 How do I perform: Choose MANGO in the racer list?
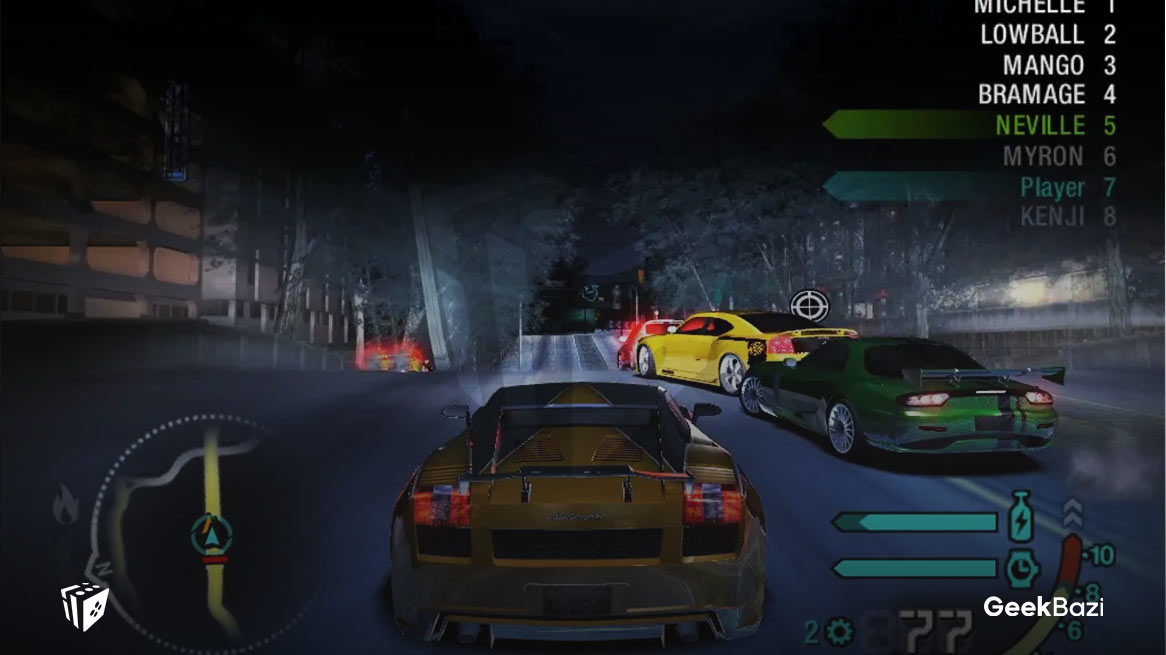click(1043, 66)
